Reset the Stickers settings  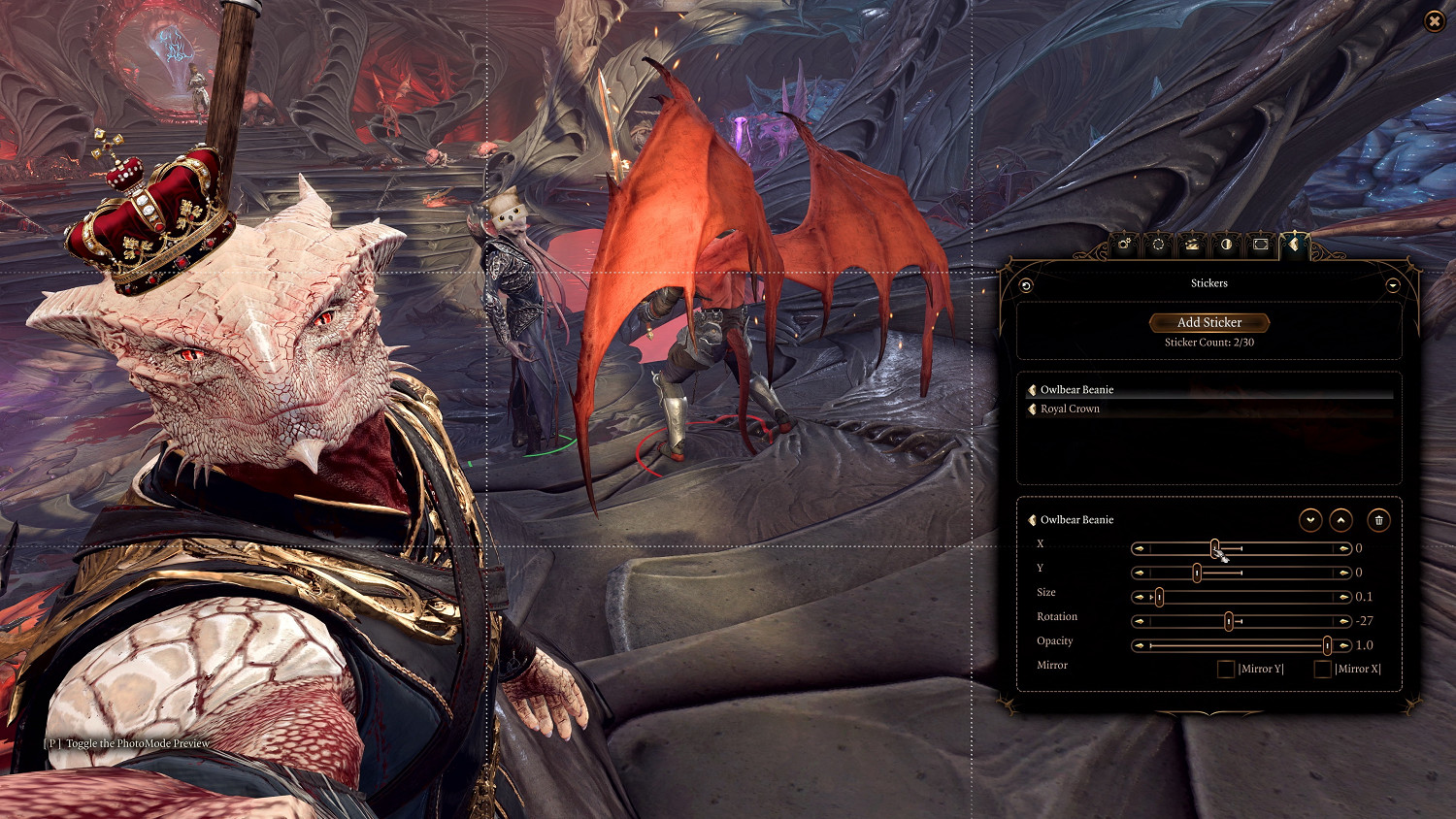click(x=1026, y=285)
